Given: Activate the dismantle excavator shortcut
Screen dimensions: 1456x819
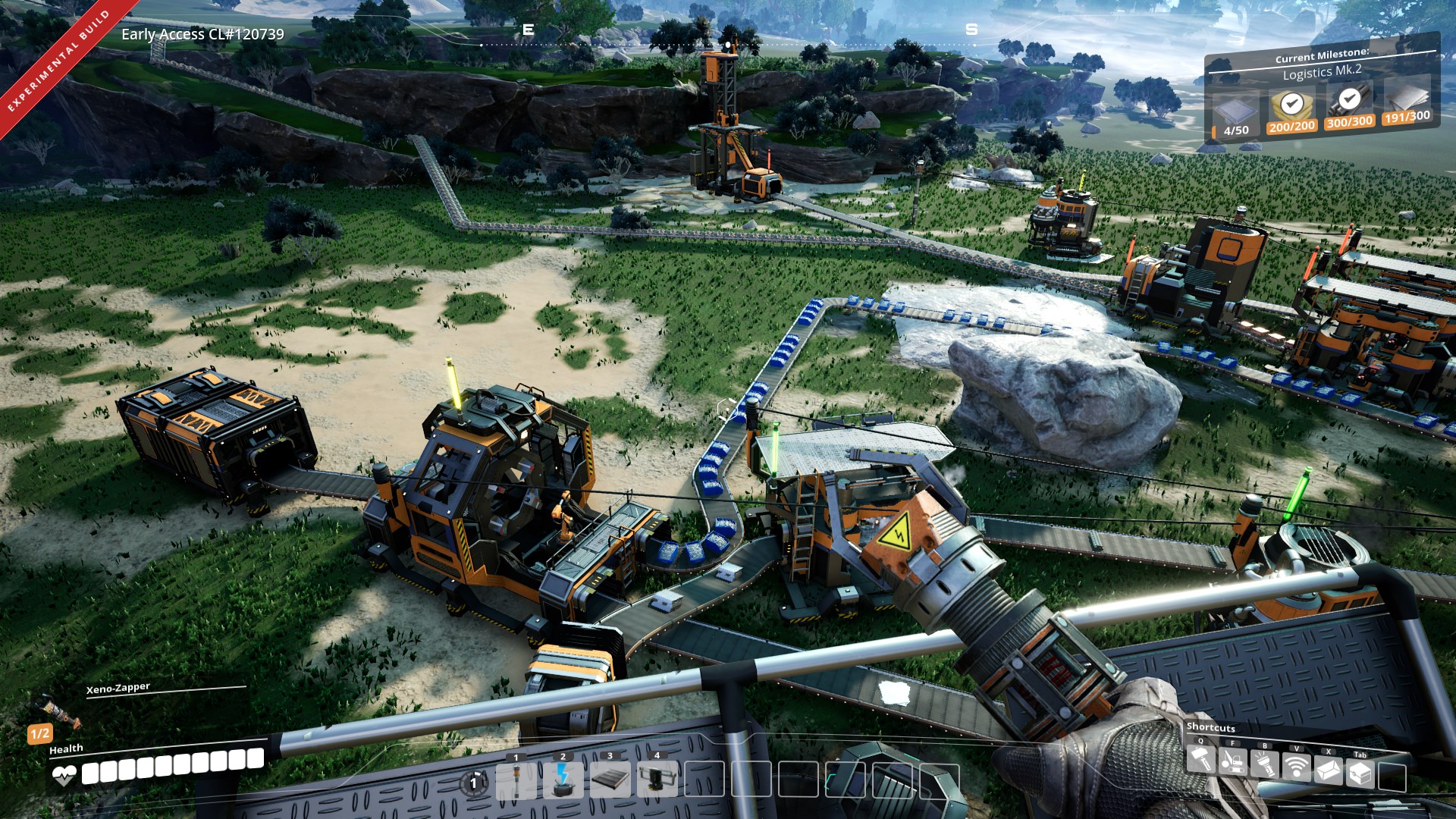Looking at the screenshot, I should [x=1232, y=761].
